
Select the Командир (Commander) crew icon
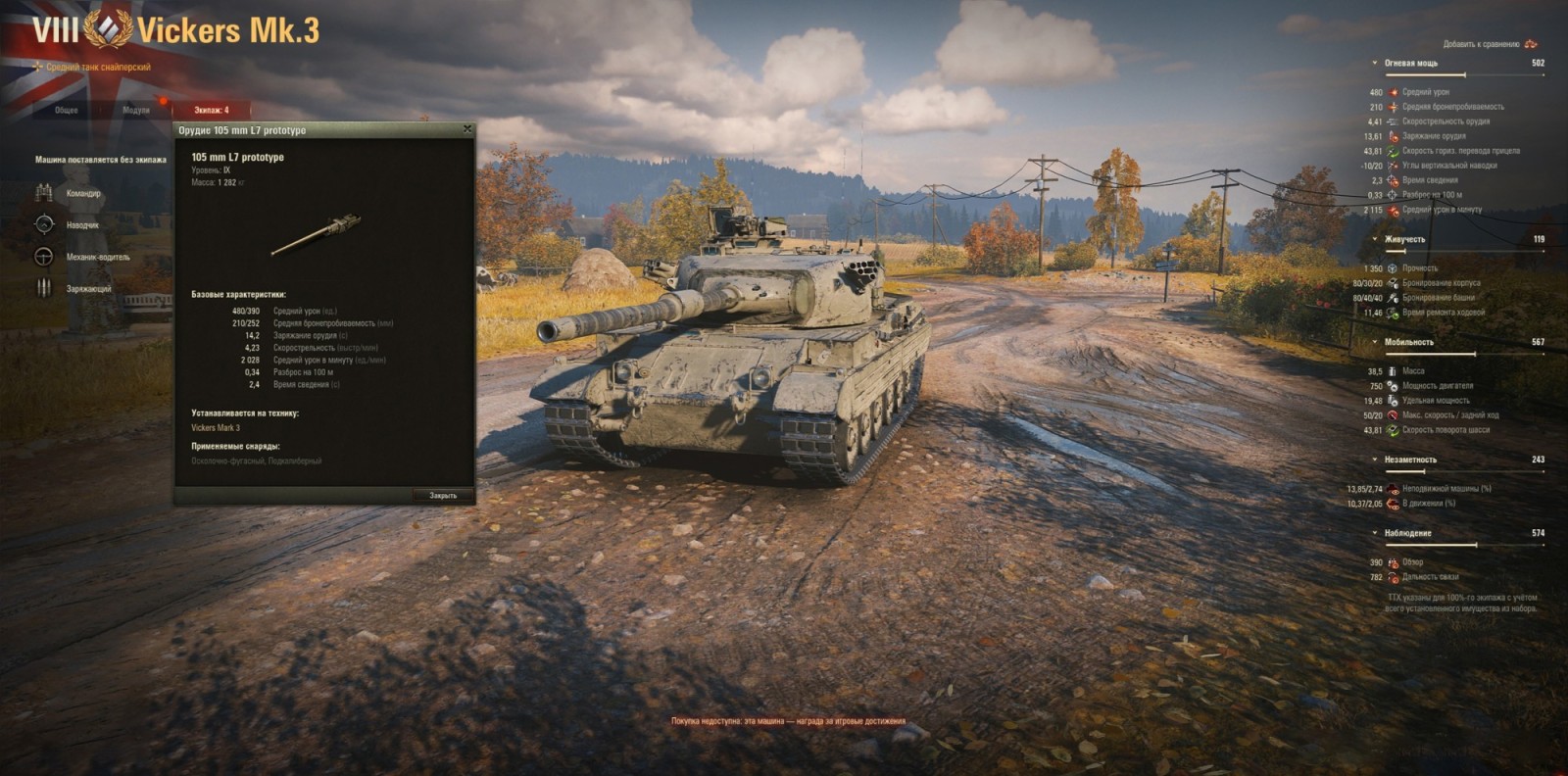pos(43,194)
